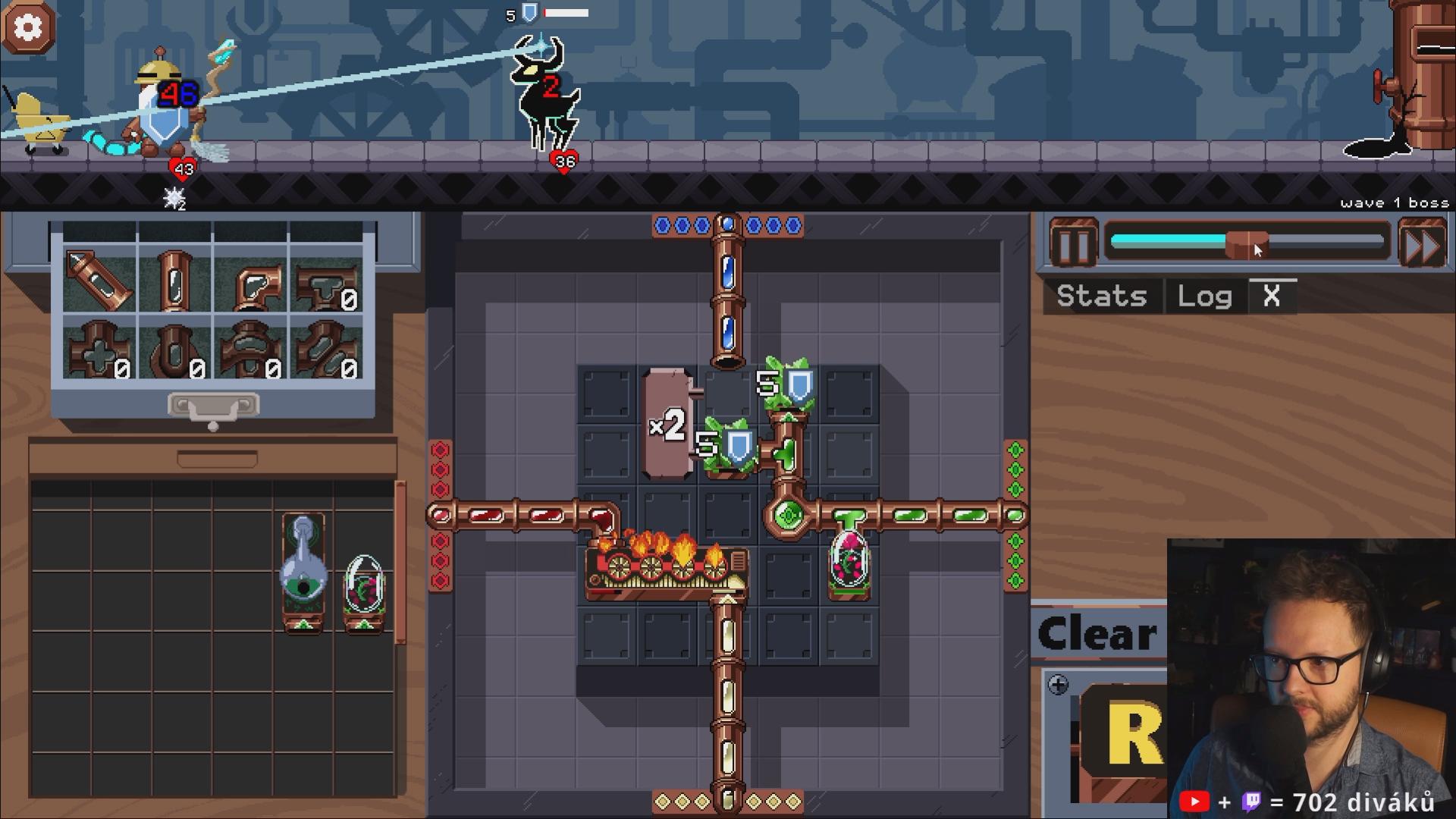Click the Clear button
The height and width of the screenshot is (819, 1456).
[1097, 634]
